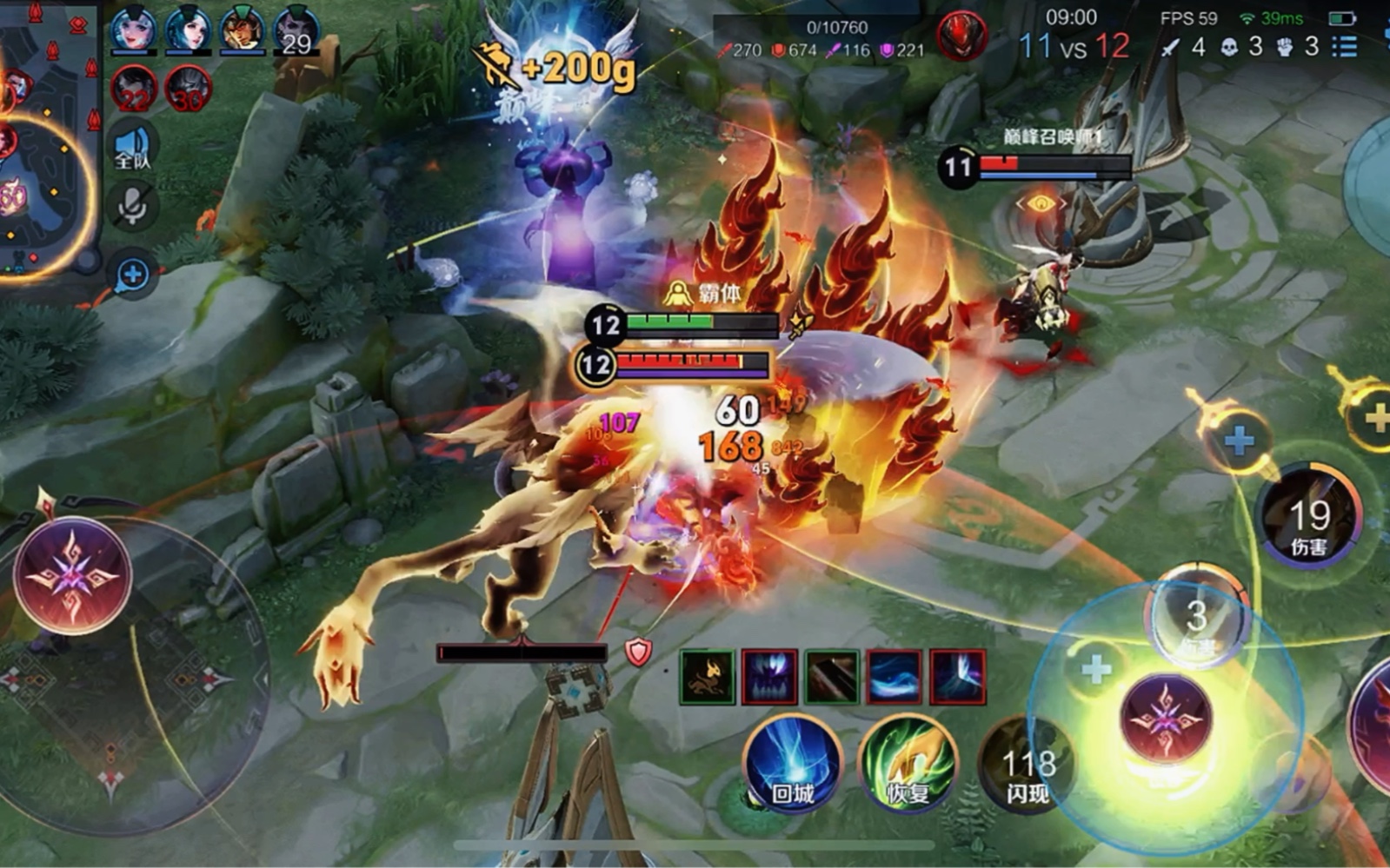Screen dimensions: 1390x868
Task: Tap the skill showing 19 cooldown
Action: click(x=1308, y=517)
